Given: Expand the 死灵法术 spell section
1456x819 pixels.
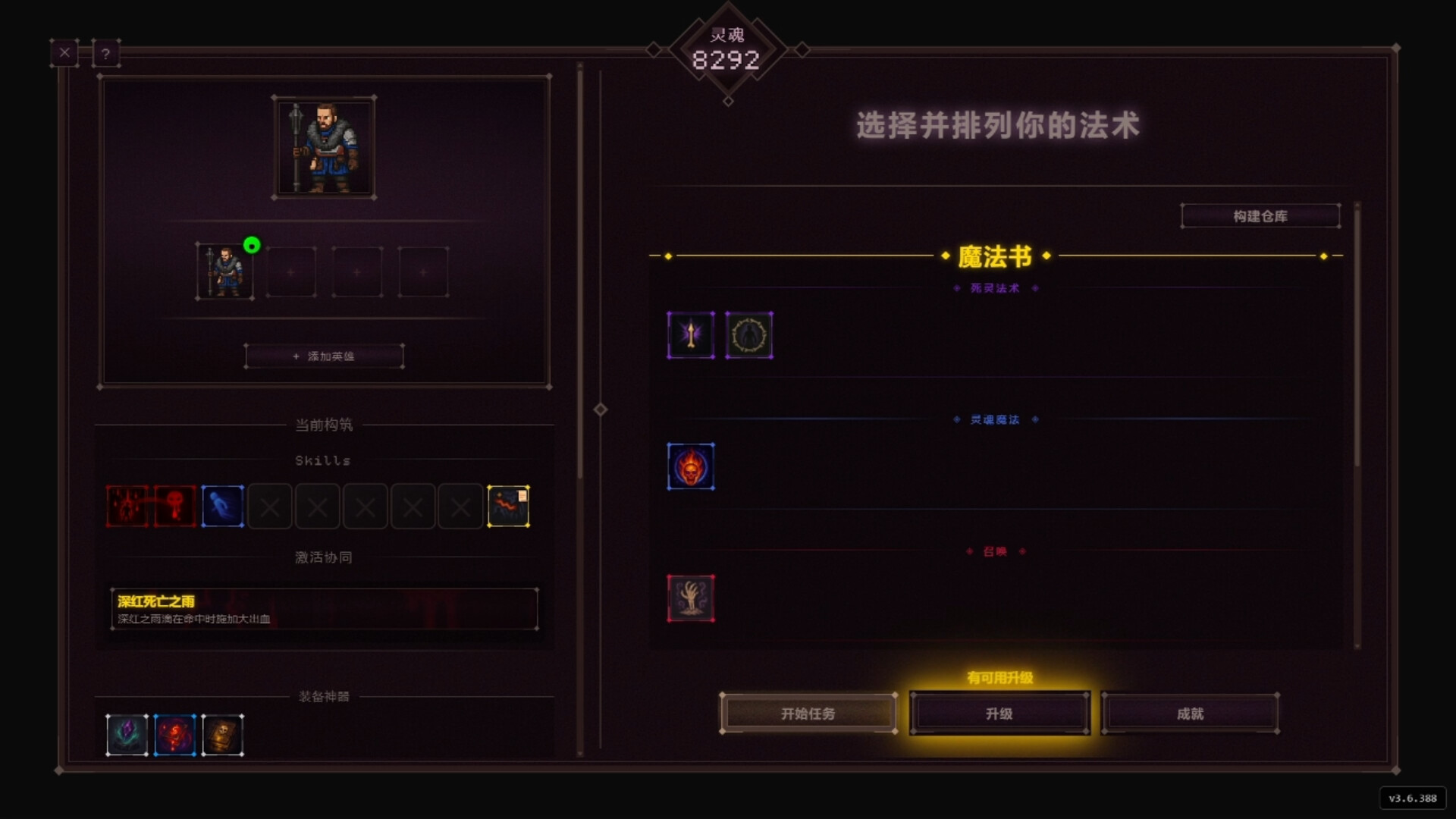Looking at the screenshot, I should (x=996, y=288).
